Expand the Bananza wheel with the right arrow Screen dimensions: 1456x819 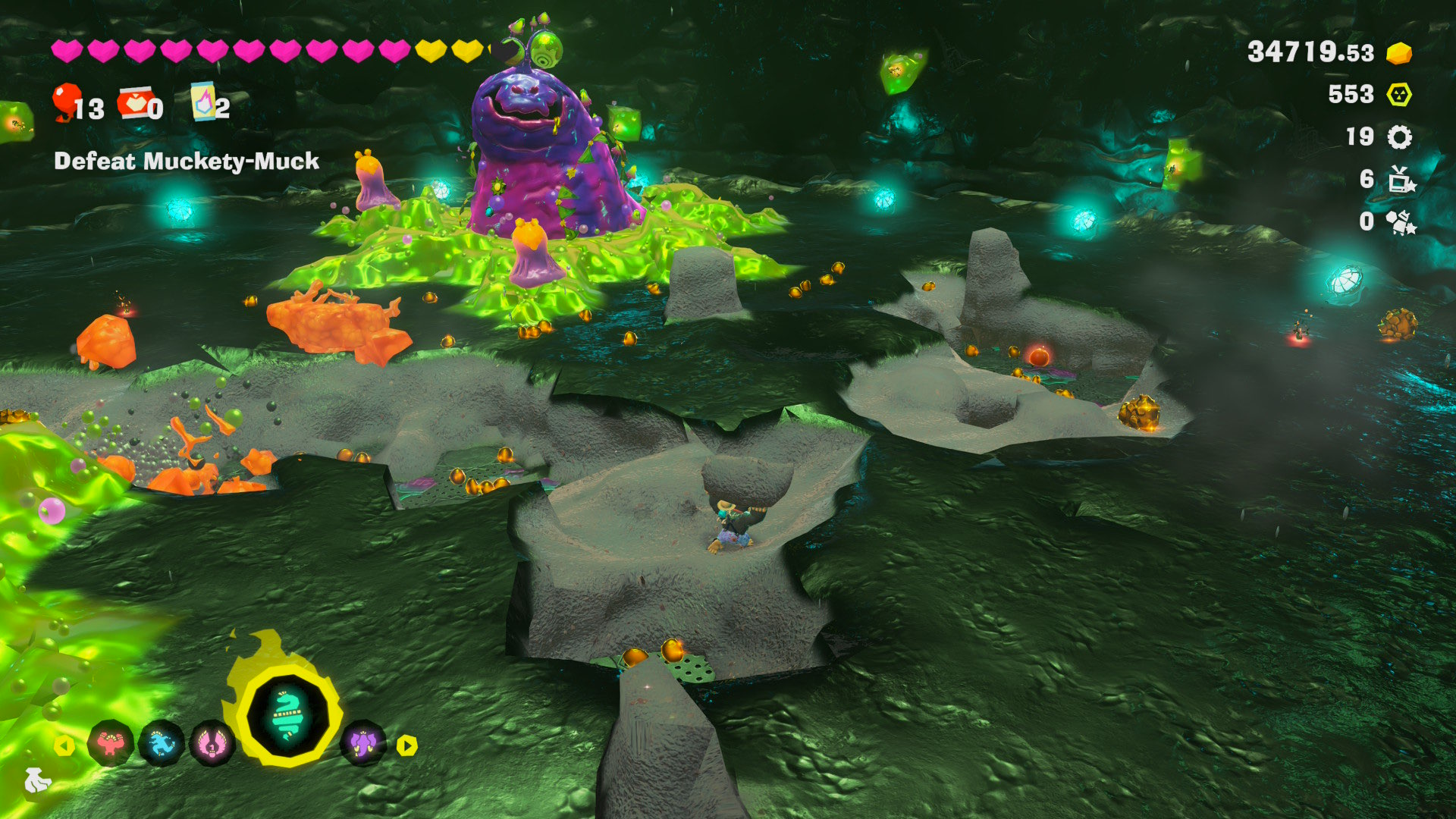coord(406,745)
